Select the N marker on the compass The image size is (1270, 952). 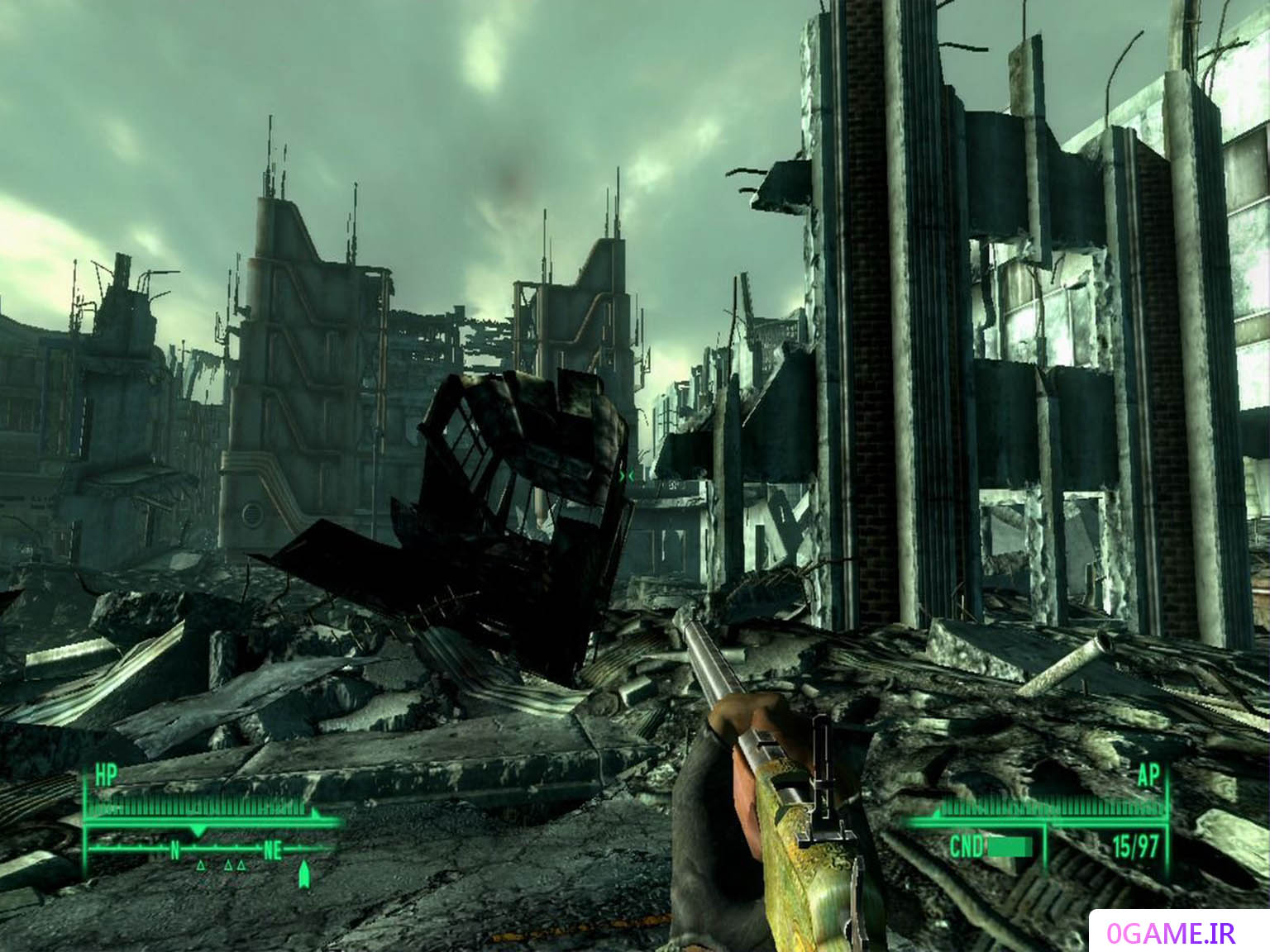(174, 850)
